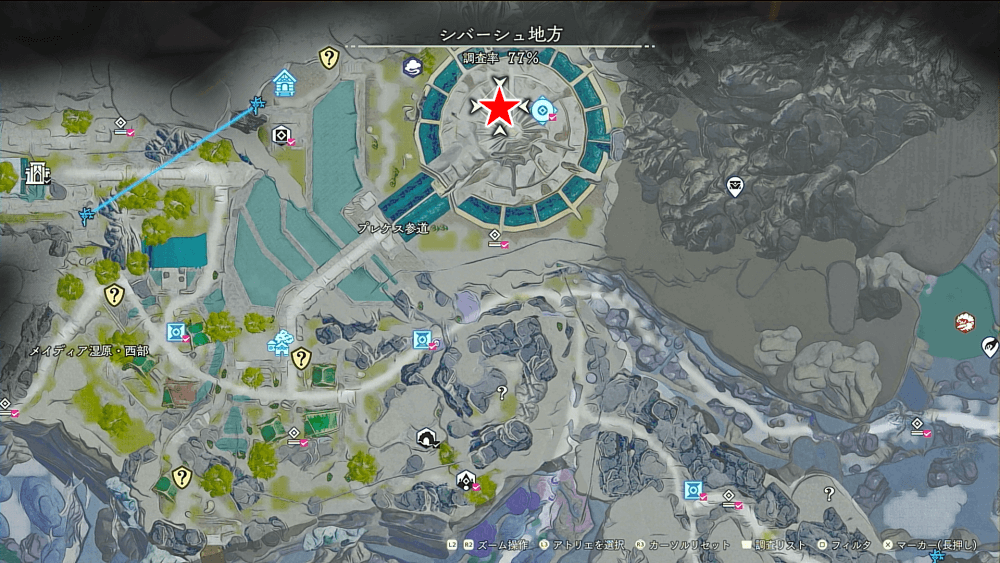
Task: Select the monster face pin marker
Action: 735,185
